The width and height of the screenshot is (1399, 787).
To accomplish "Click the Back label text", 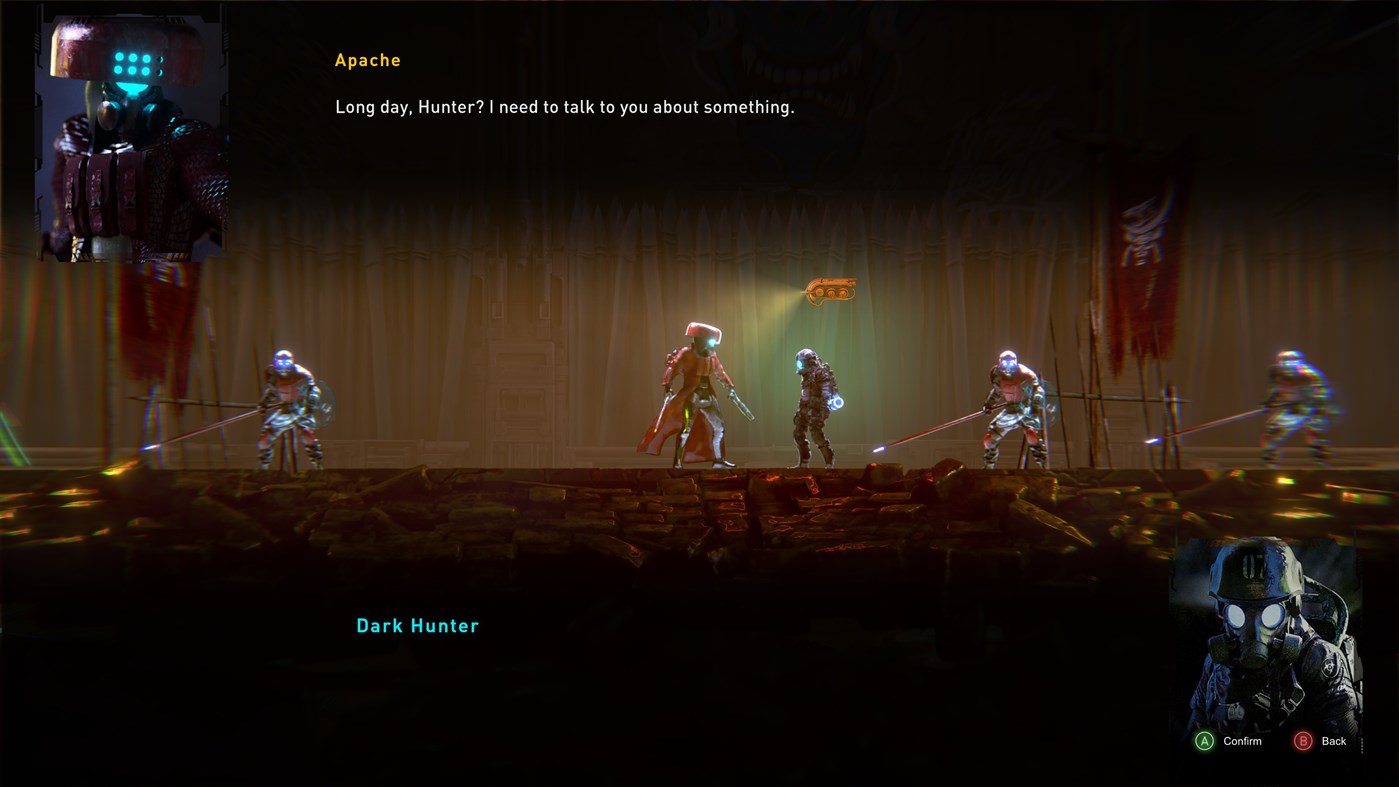I will click(x=1333, y=740).
